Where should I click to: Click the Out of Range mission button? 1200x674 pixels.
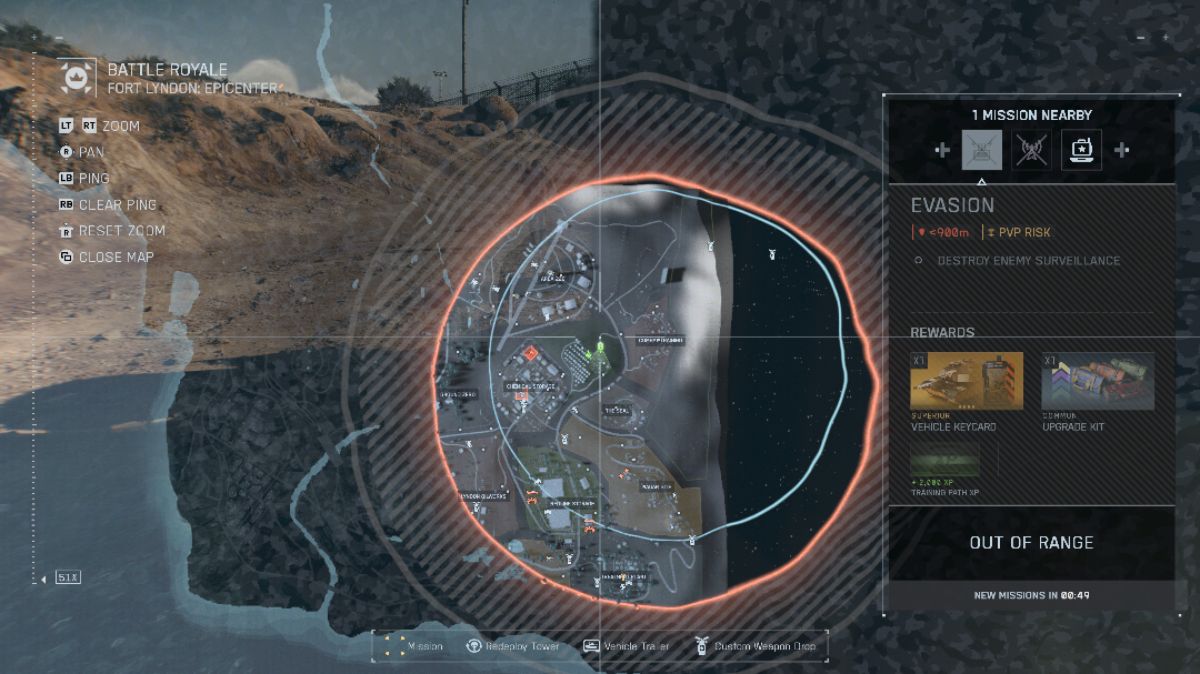(x=1031, y=543)
